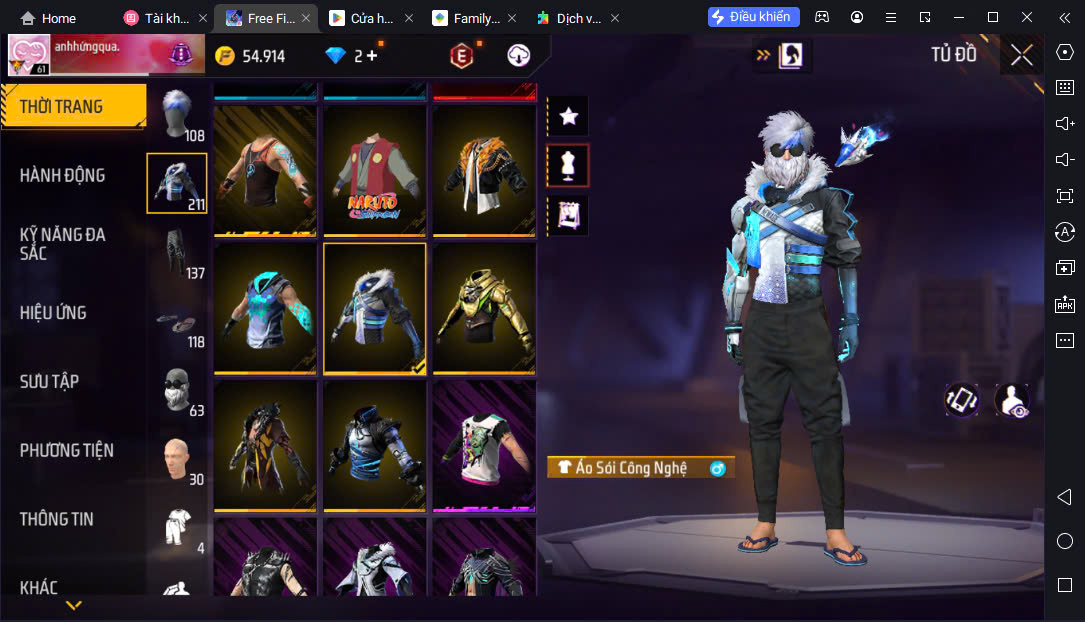Screen dimensions: 1085x622
Task: Open the PHƯƠNG TIỆN category
Action: 67,450
